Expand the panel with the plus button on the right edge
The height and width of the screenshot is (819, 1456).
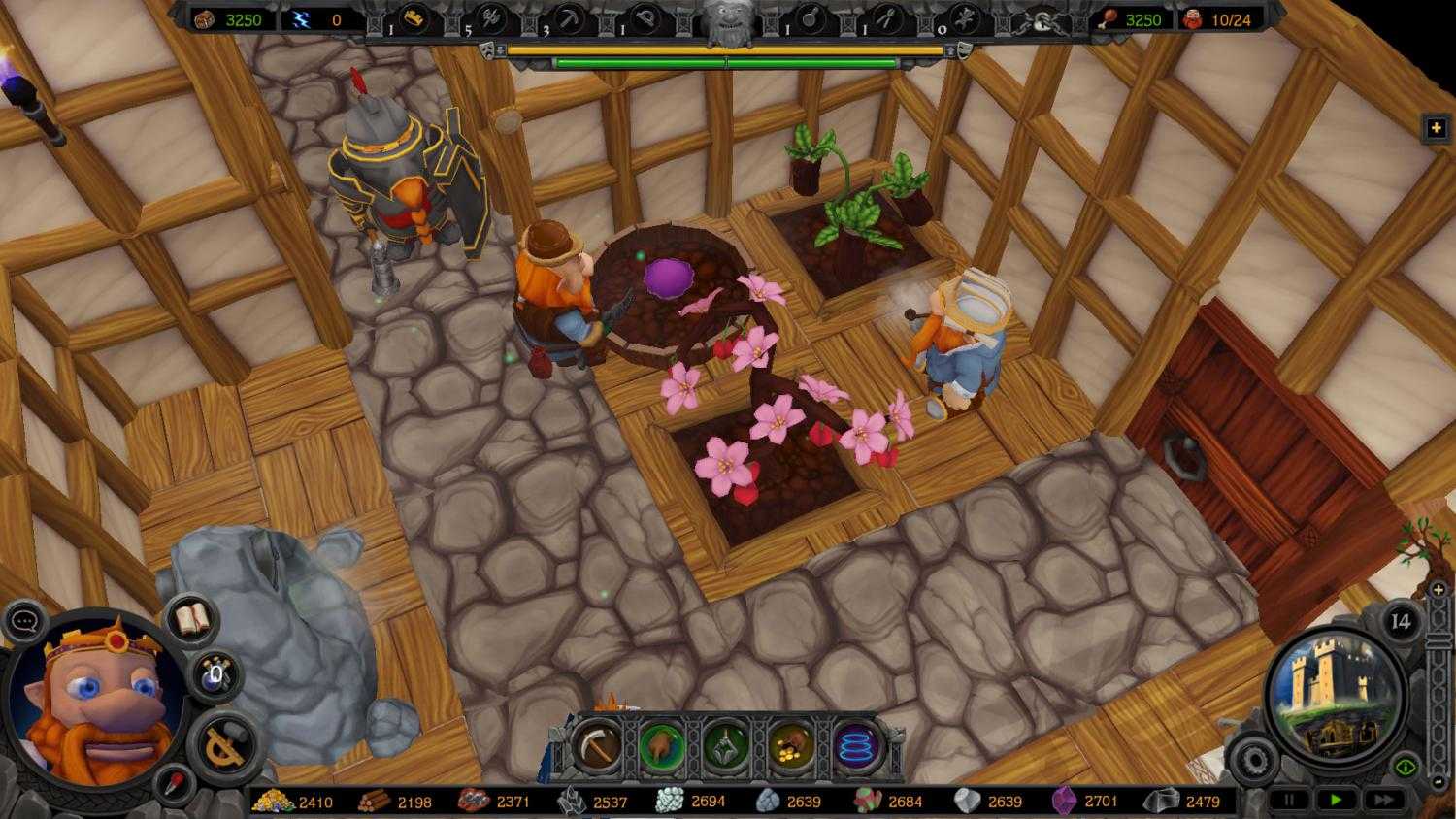[x=1435, y=125]
